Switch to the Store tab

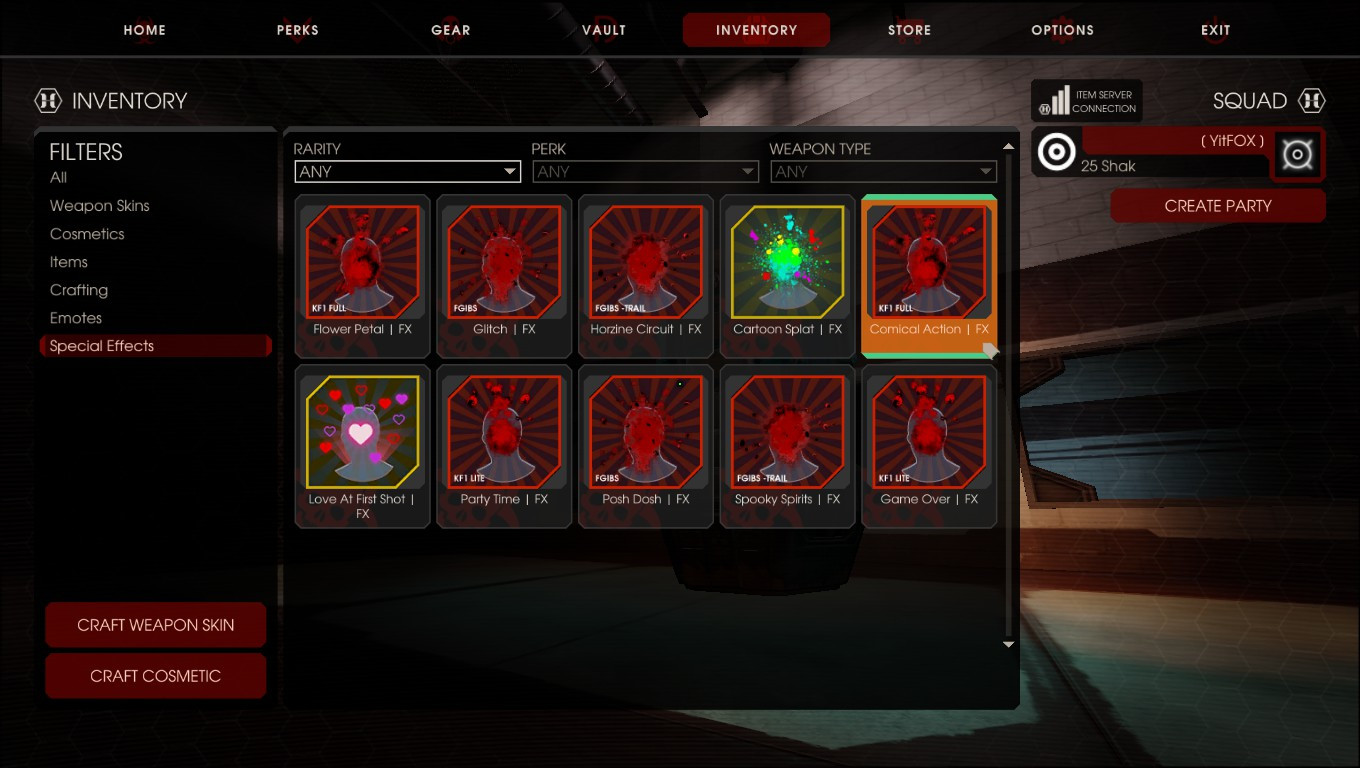click(x=909, y=30)
